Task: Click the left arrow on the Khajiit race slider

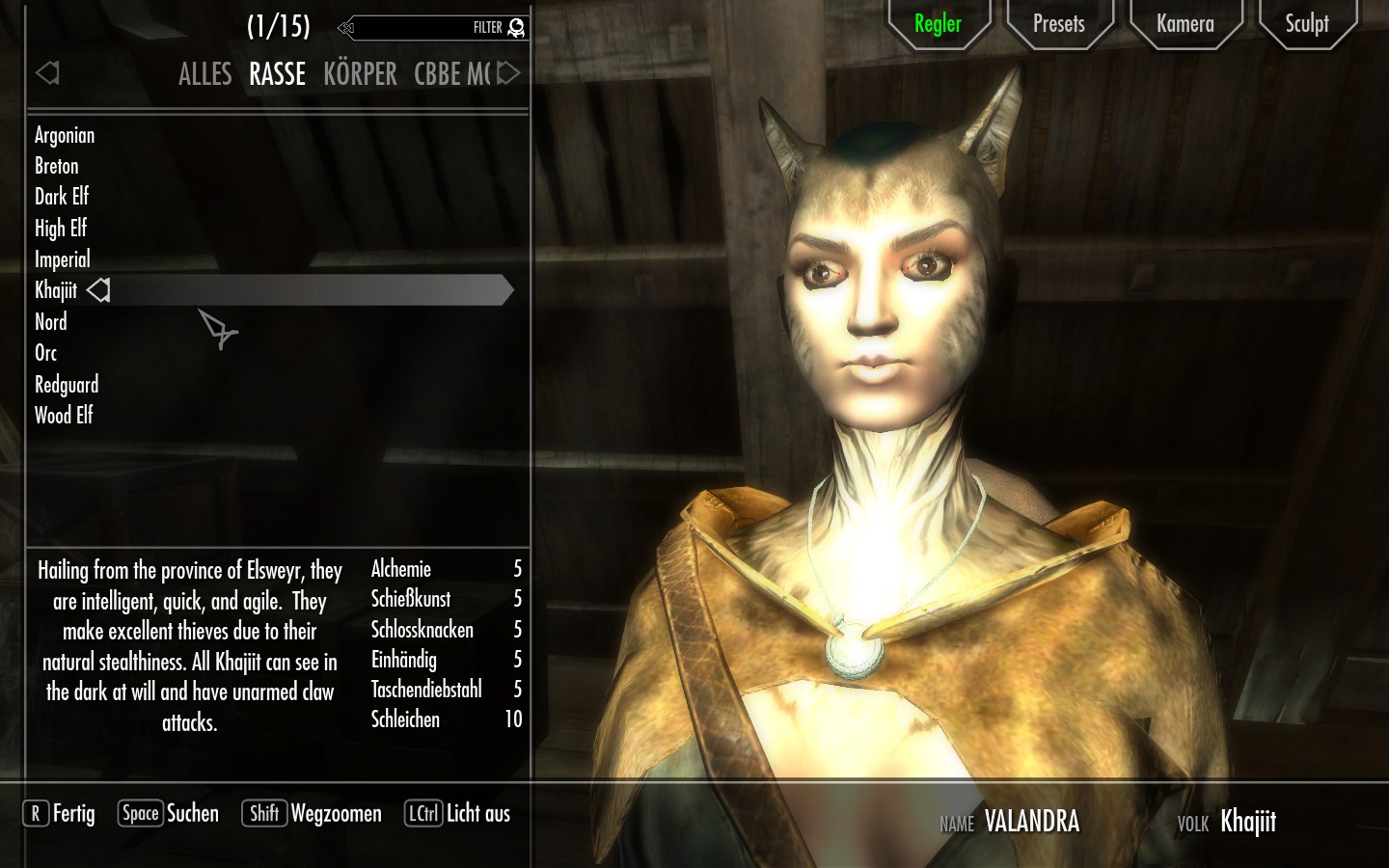Action: [97, 289]
